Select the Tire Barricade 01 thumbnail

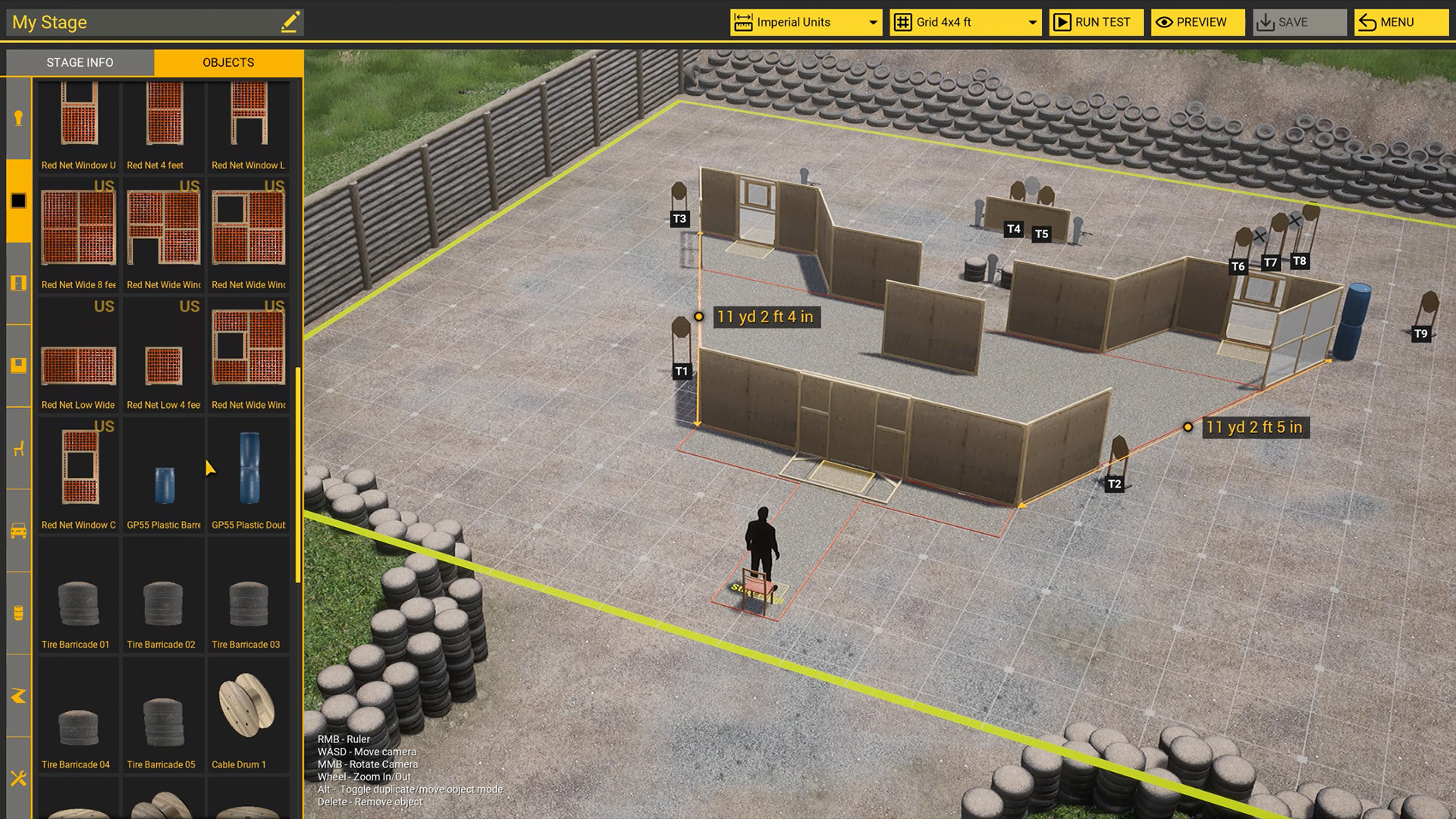[77, 599]
